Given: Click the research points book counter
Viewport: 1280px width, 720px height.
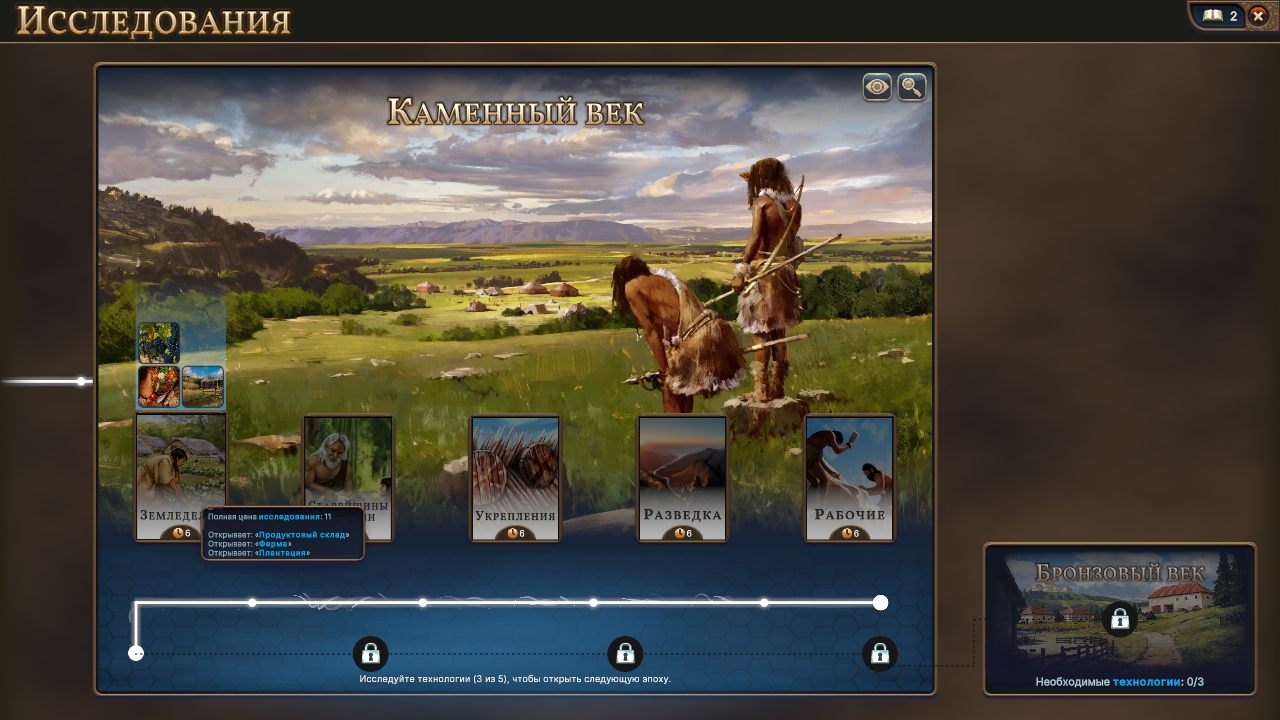Looking at the screenshot, I should [x=1220, y=16].
